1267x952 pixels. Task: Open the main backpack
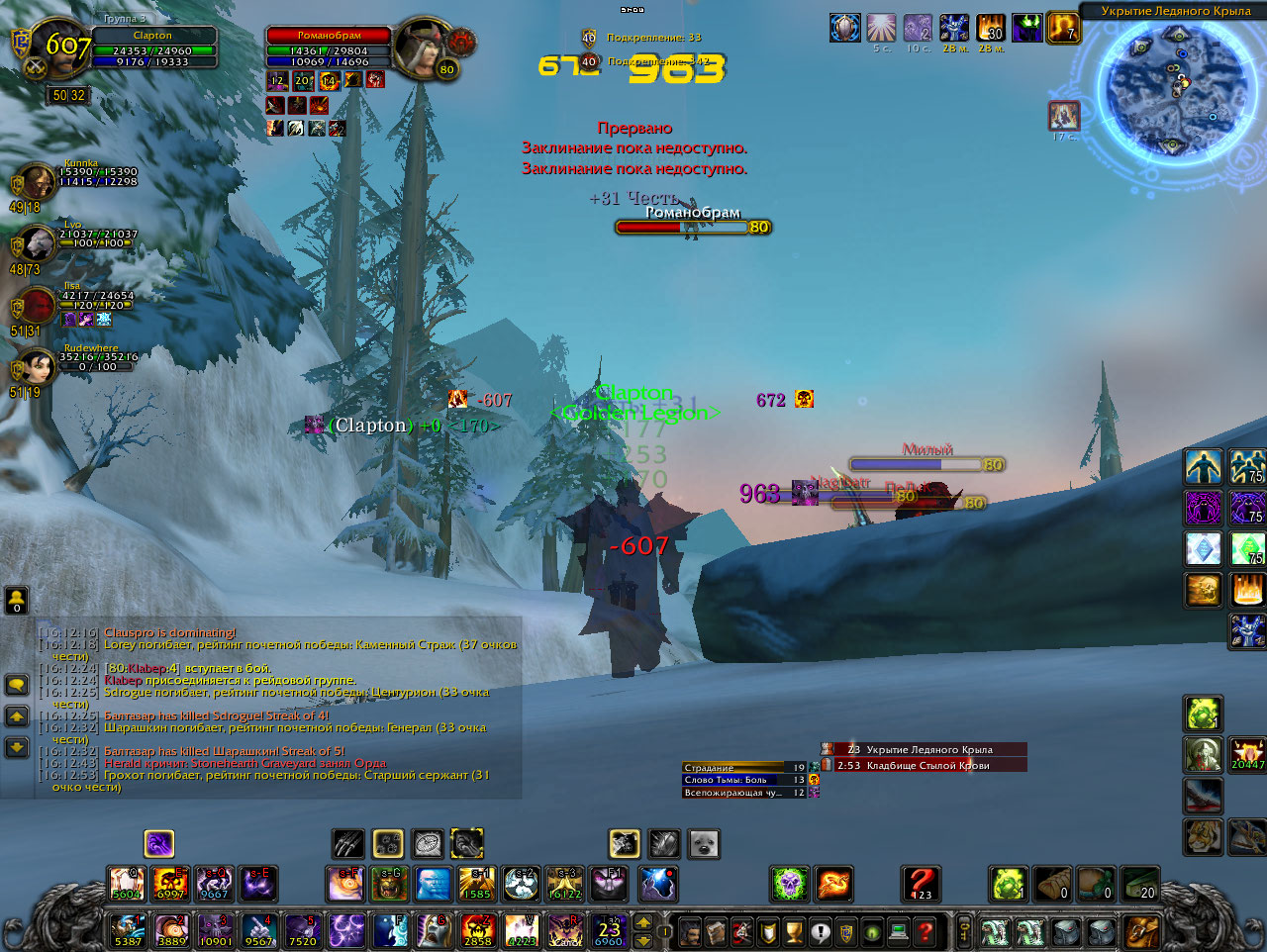click(1140, 931)
